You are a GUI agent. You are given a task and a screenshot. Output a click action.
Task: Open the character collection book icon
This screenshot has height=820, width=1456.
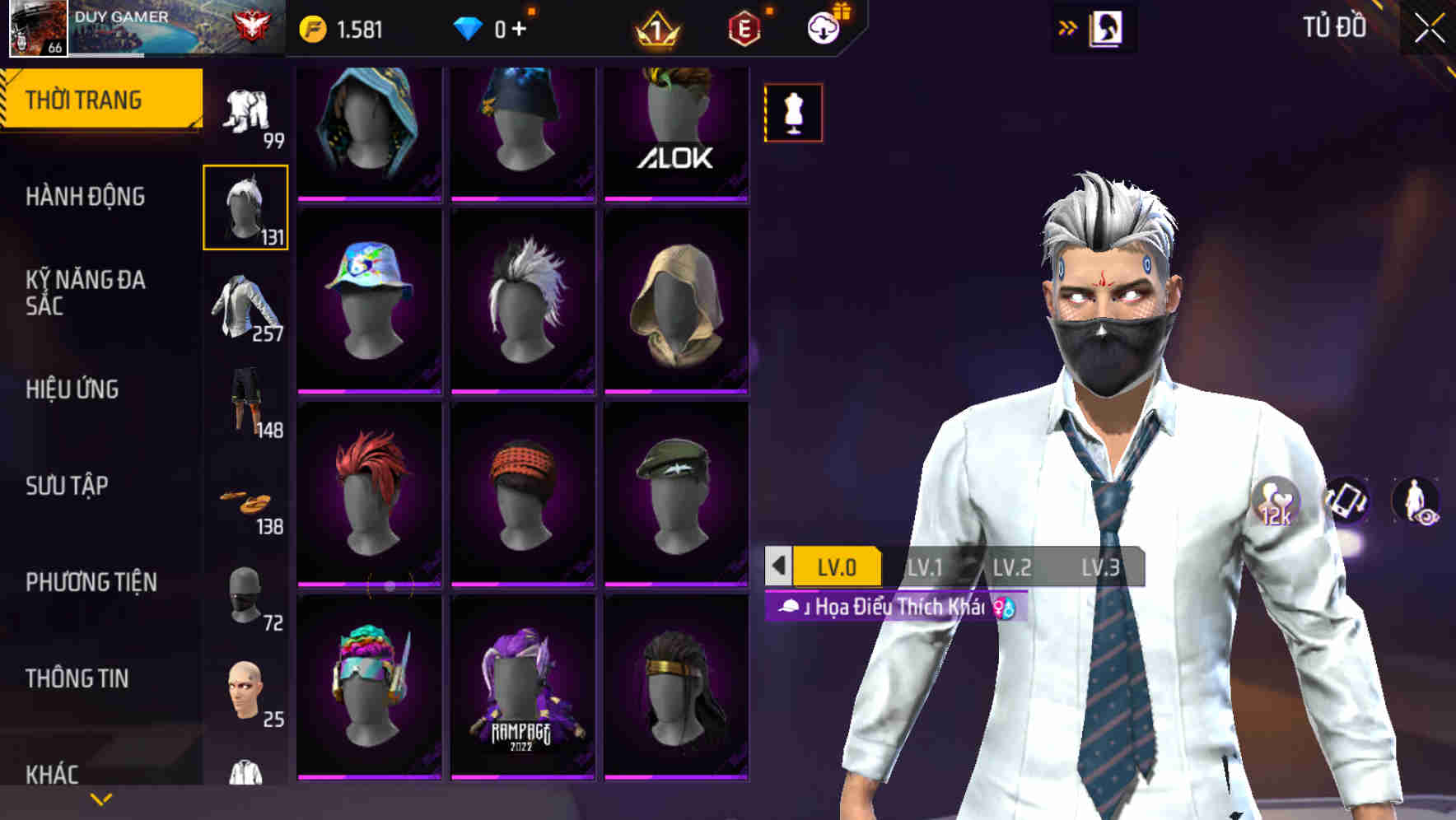coord(1104,27)
